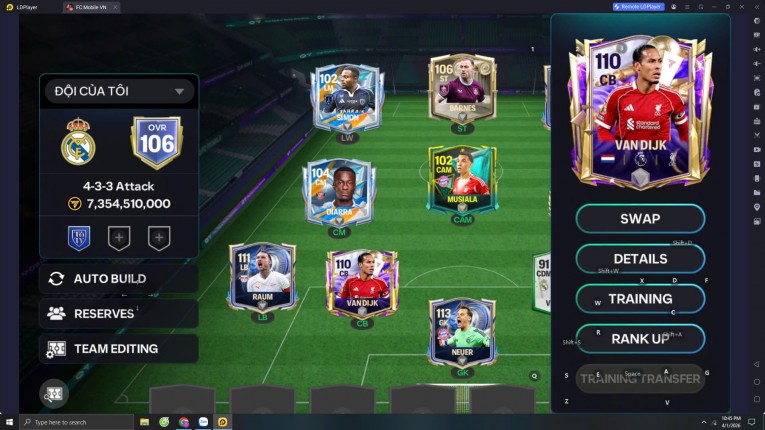Select the Simon left-wing card
The image size is (765, 430).
point(347,98)
